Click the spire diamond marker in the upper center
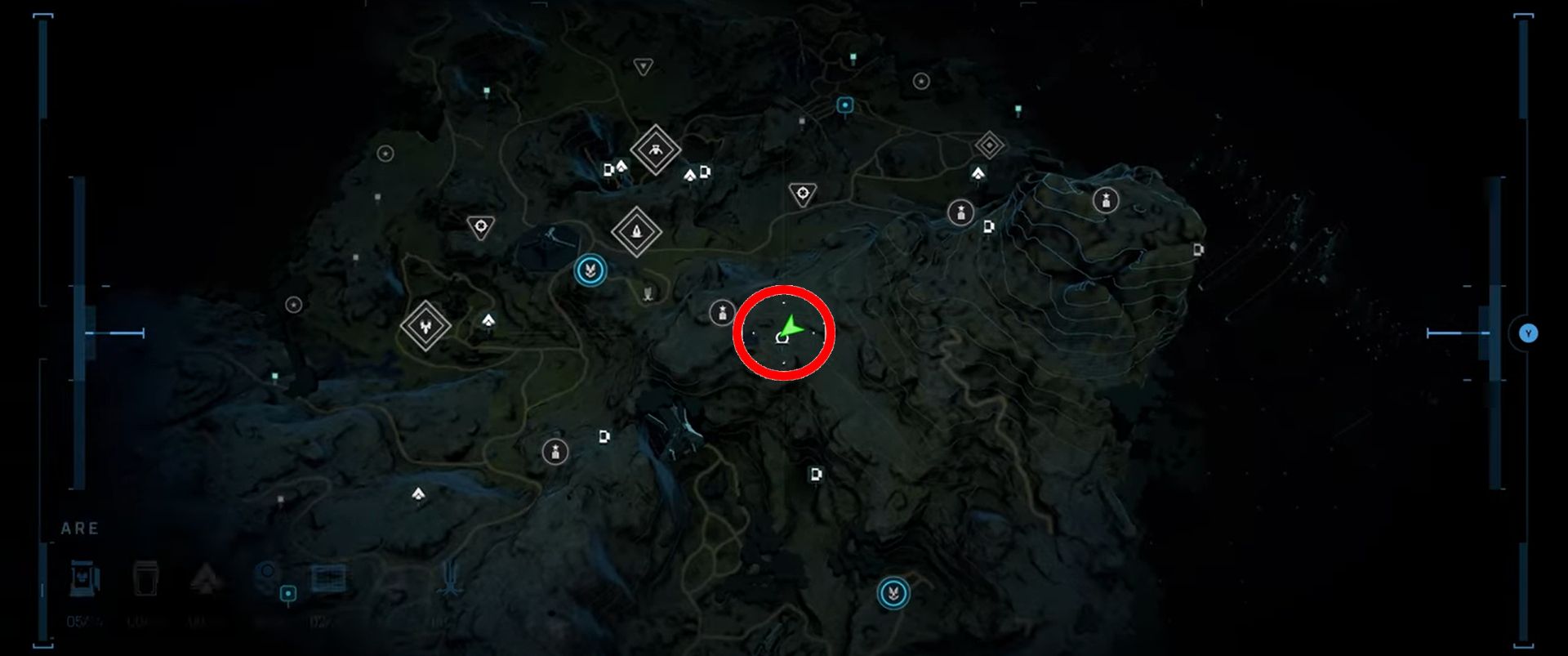 [636, 231]
